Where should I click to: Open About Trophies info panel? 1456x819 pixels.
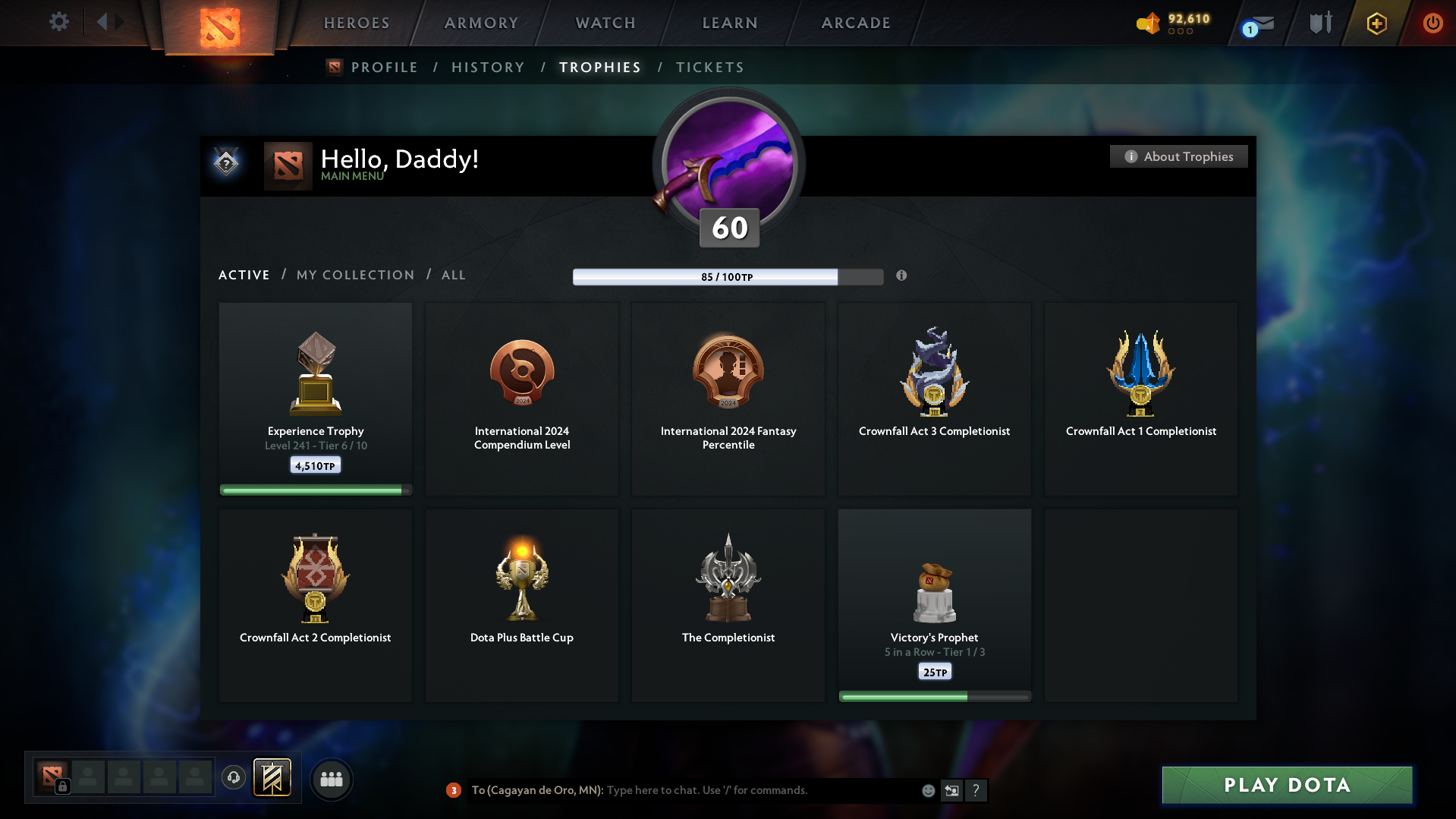tap(1178, 156)
